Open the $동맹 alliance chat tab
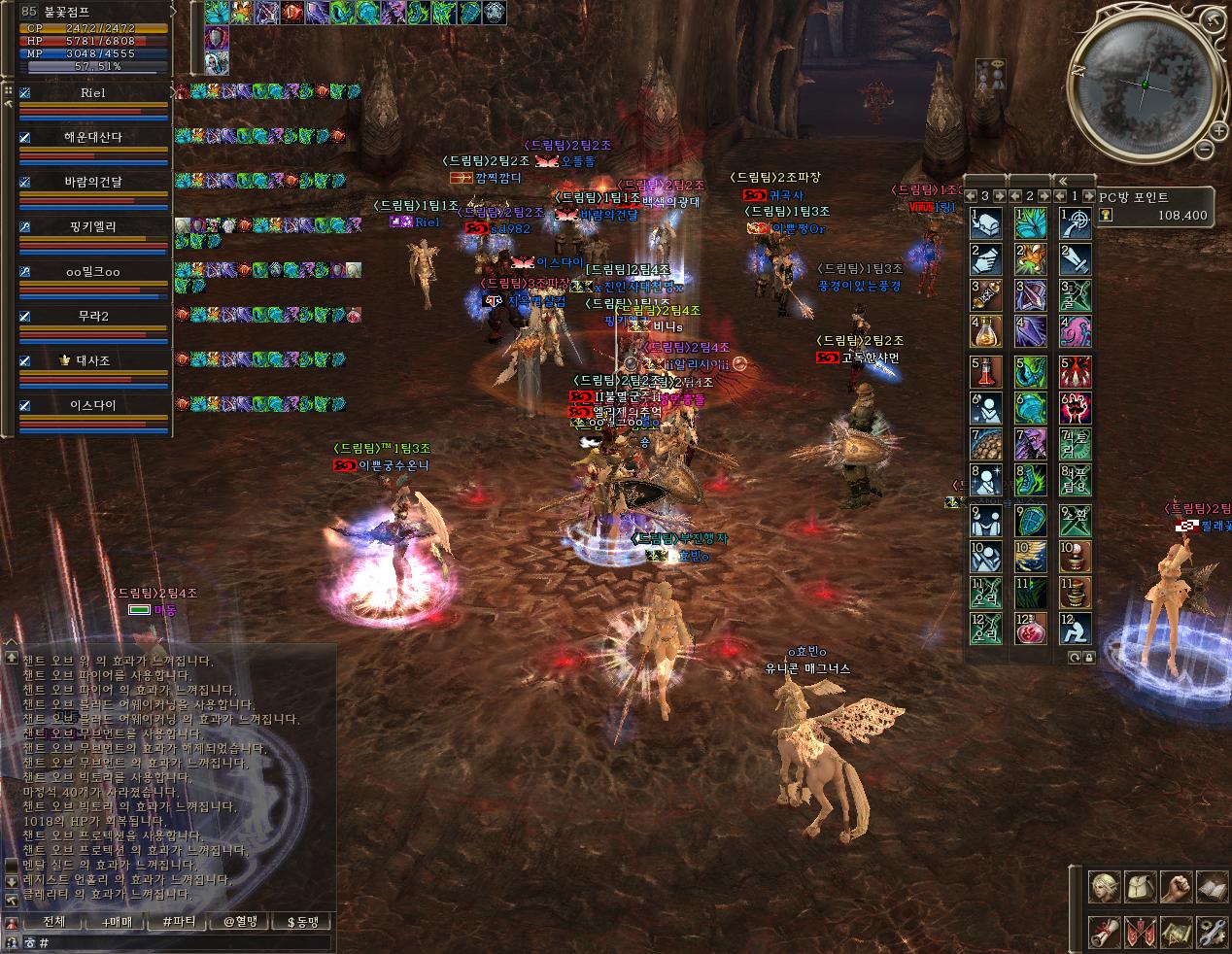 (301, 922)
